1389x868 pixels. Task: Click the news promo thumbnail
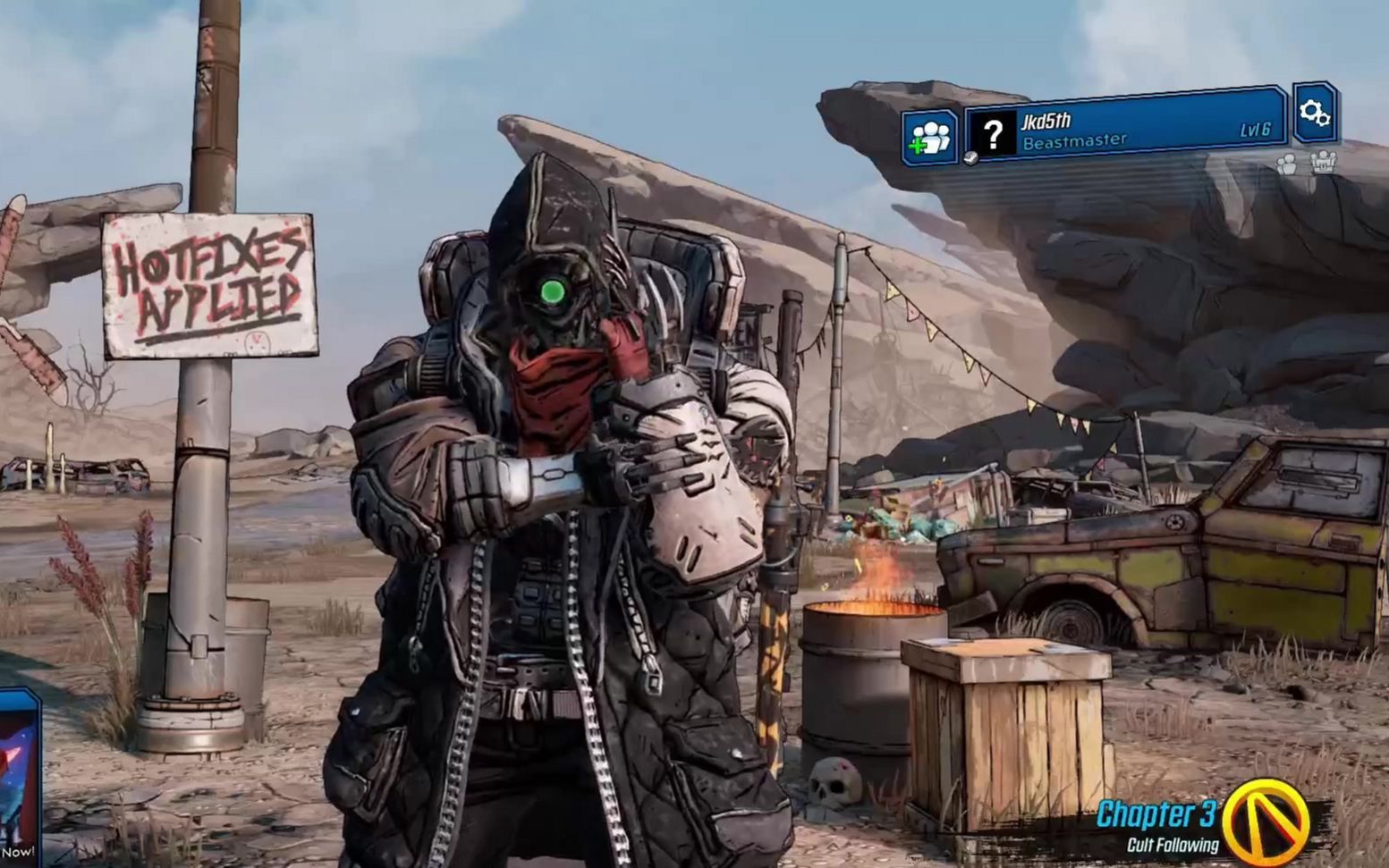pos(19,776)
